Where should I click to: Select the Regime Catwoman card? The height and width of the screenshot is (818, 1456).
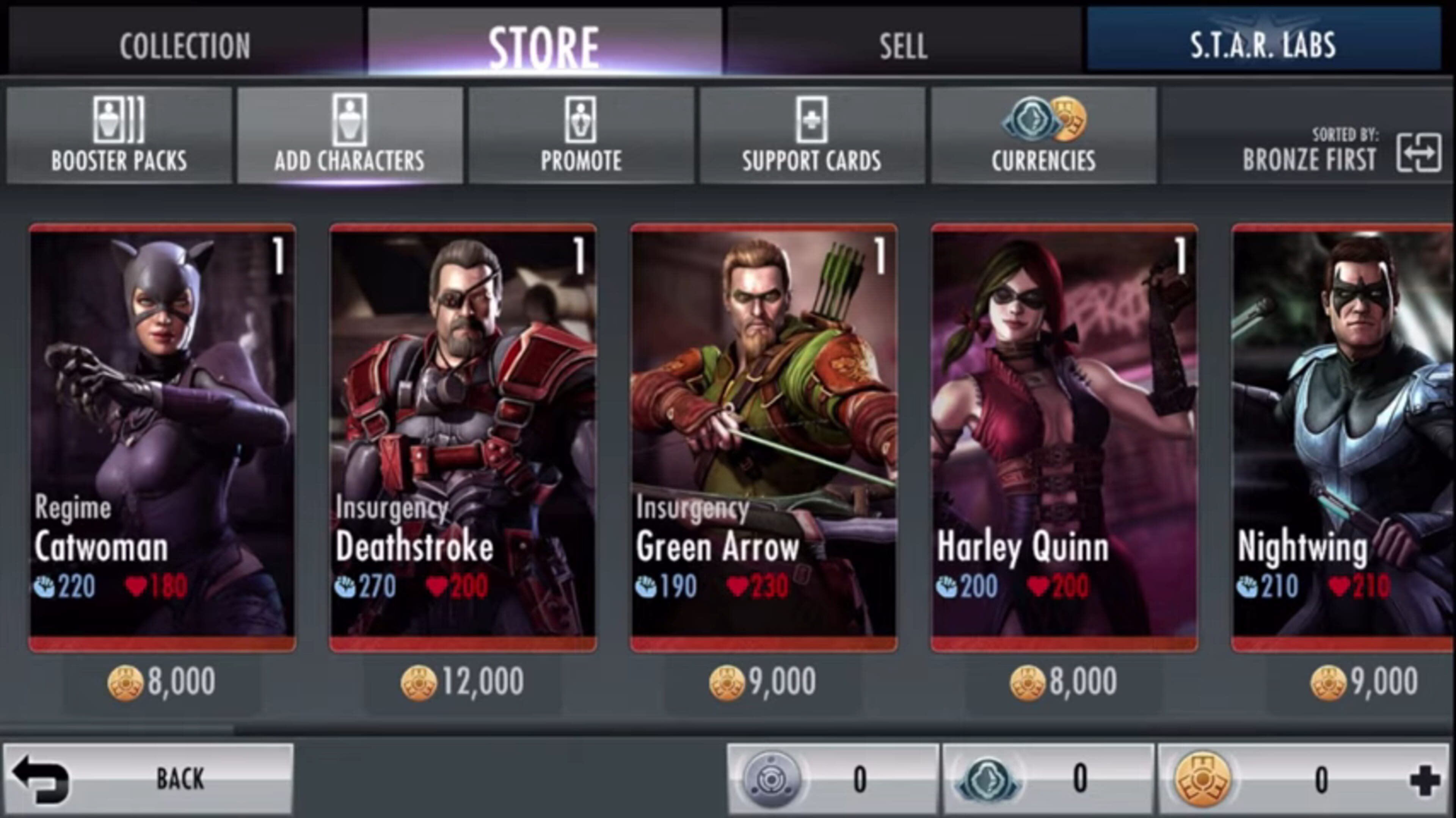(162, 435)
